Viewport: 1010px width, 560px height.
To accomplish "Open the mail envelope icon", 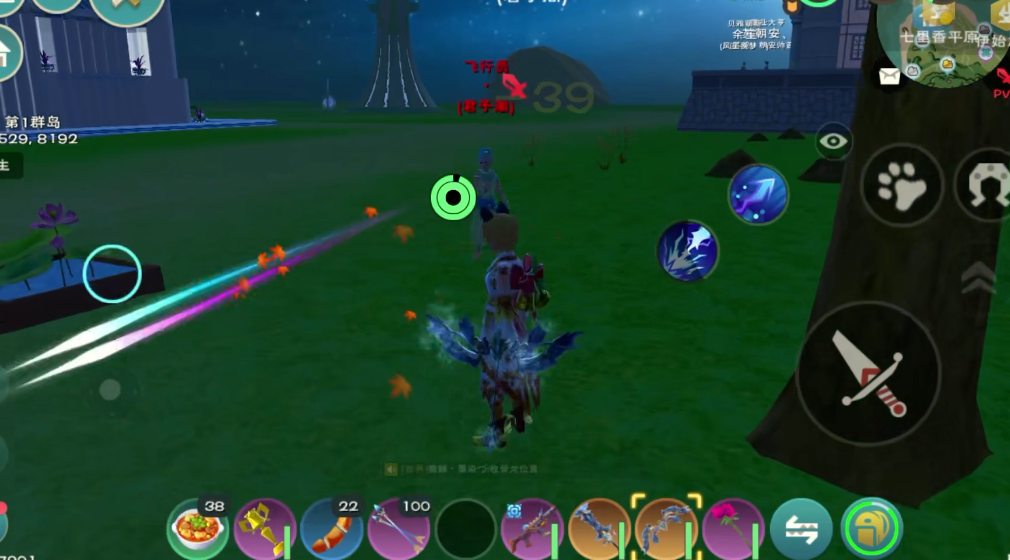I will coord(889,73).
